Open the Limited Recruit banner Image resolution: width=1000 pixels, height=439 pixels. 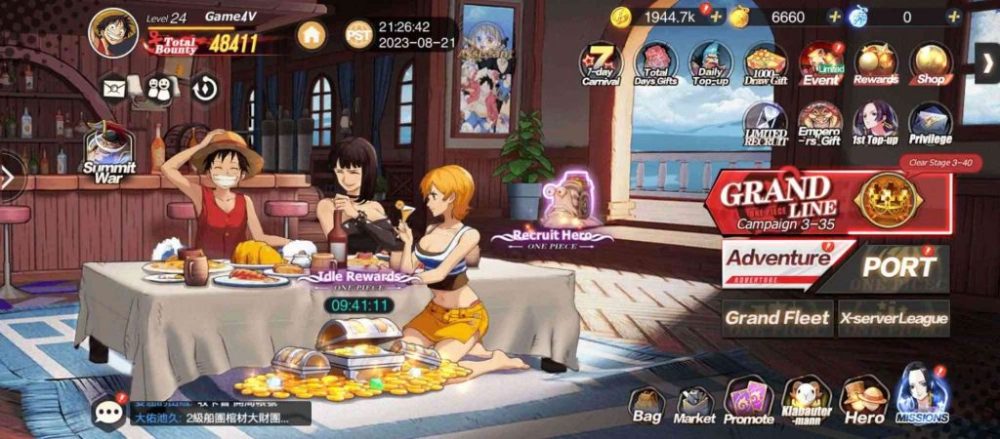click(765, 124)
